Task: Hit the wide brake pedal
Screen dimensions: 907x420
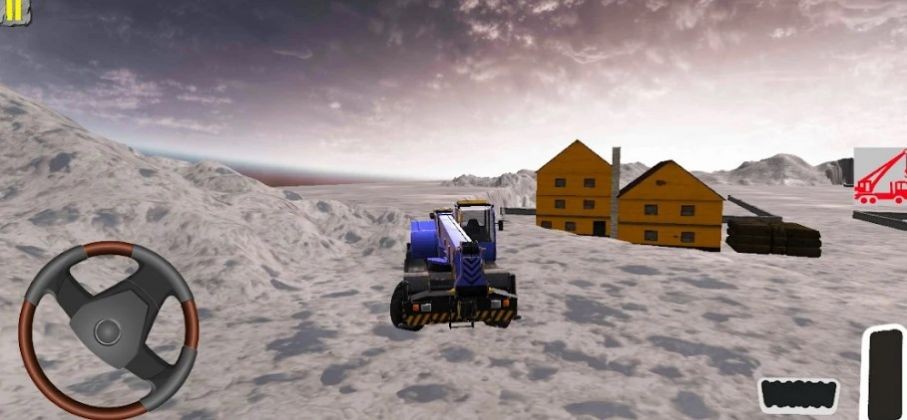Action: pyautogui.click(x=798, y=394)
